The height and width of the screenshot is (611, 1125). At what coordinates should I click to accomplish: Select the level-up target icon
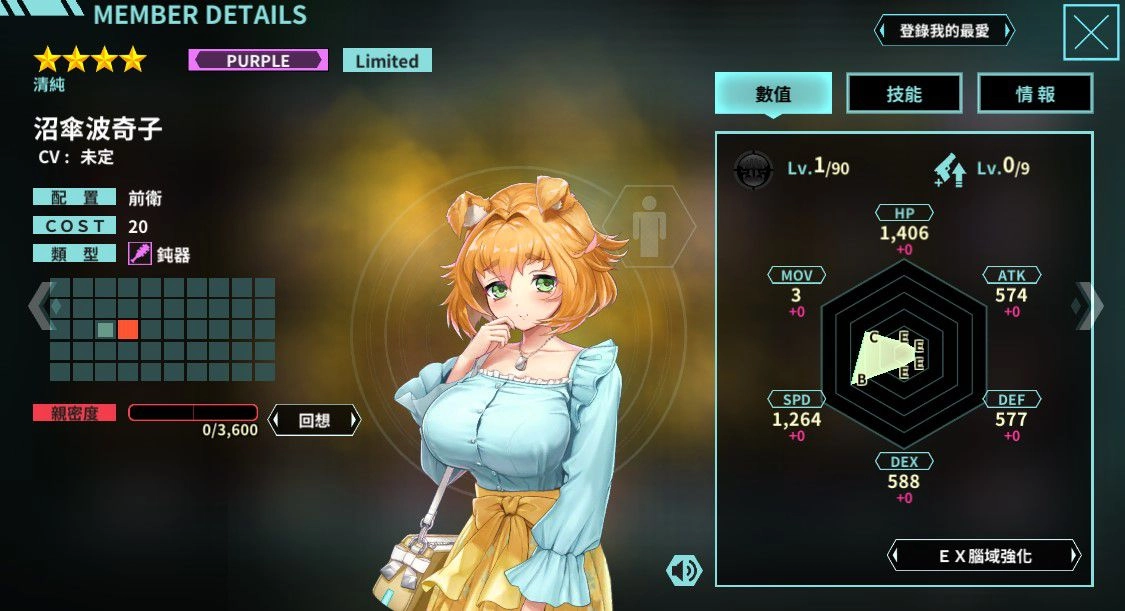click(753, 168)
